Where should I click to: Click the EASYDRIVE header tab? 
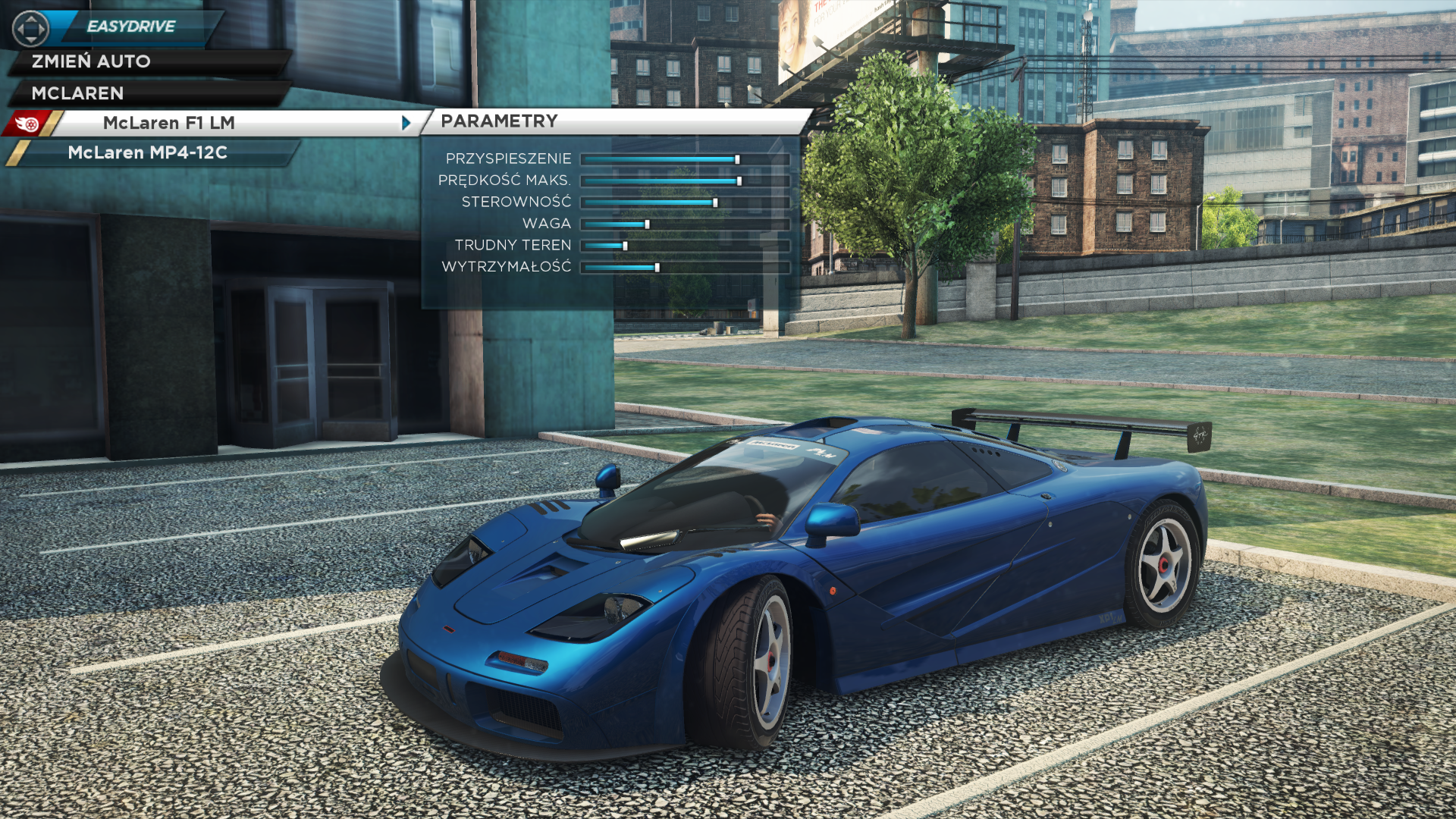point(131,27)
